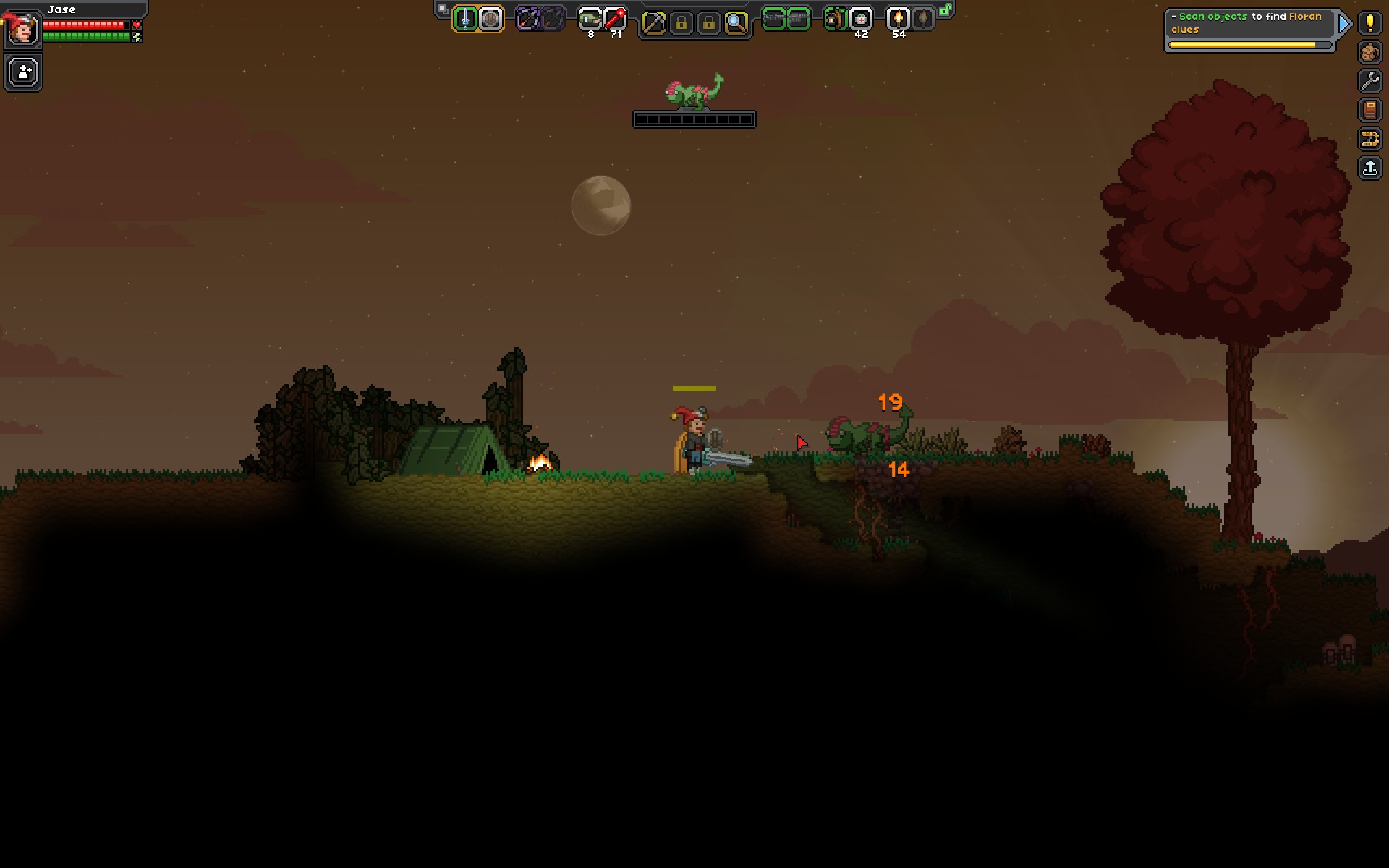This screenshot has width=1389, height=868.
Task: Select the round shield hotbar slot
Action: (x=490, y=20)
